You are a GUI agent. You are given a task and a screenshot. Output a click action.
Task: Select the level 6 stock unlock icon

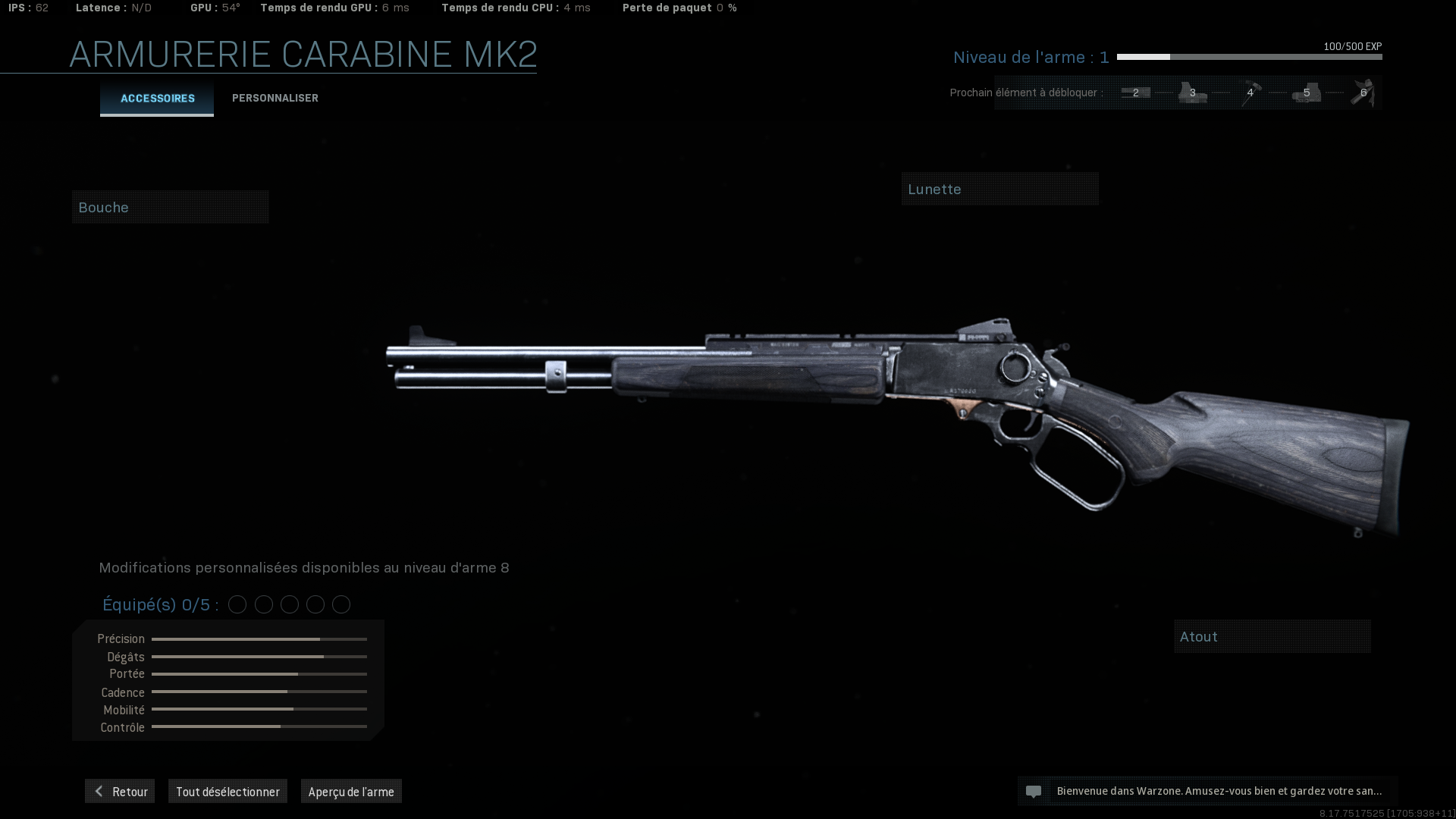[x=1363, y=92]
